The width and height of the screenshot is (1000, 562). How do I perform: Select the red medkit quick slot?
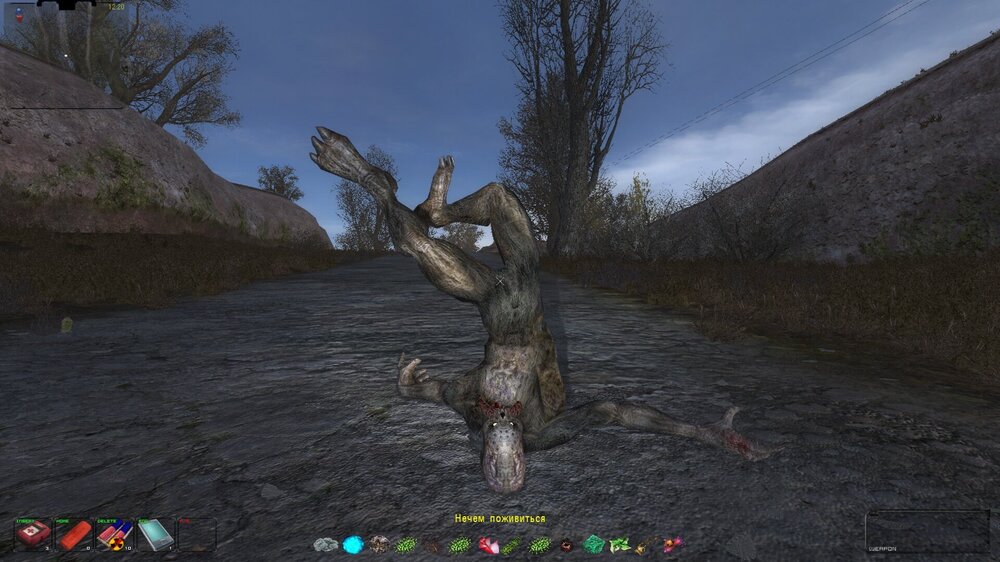32,534
